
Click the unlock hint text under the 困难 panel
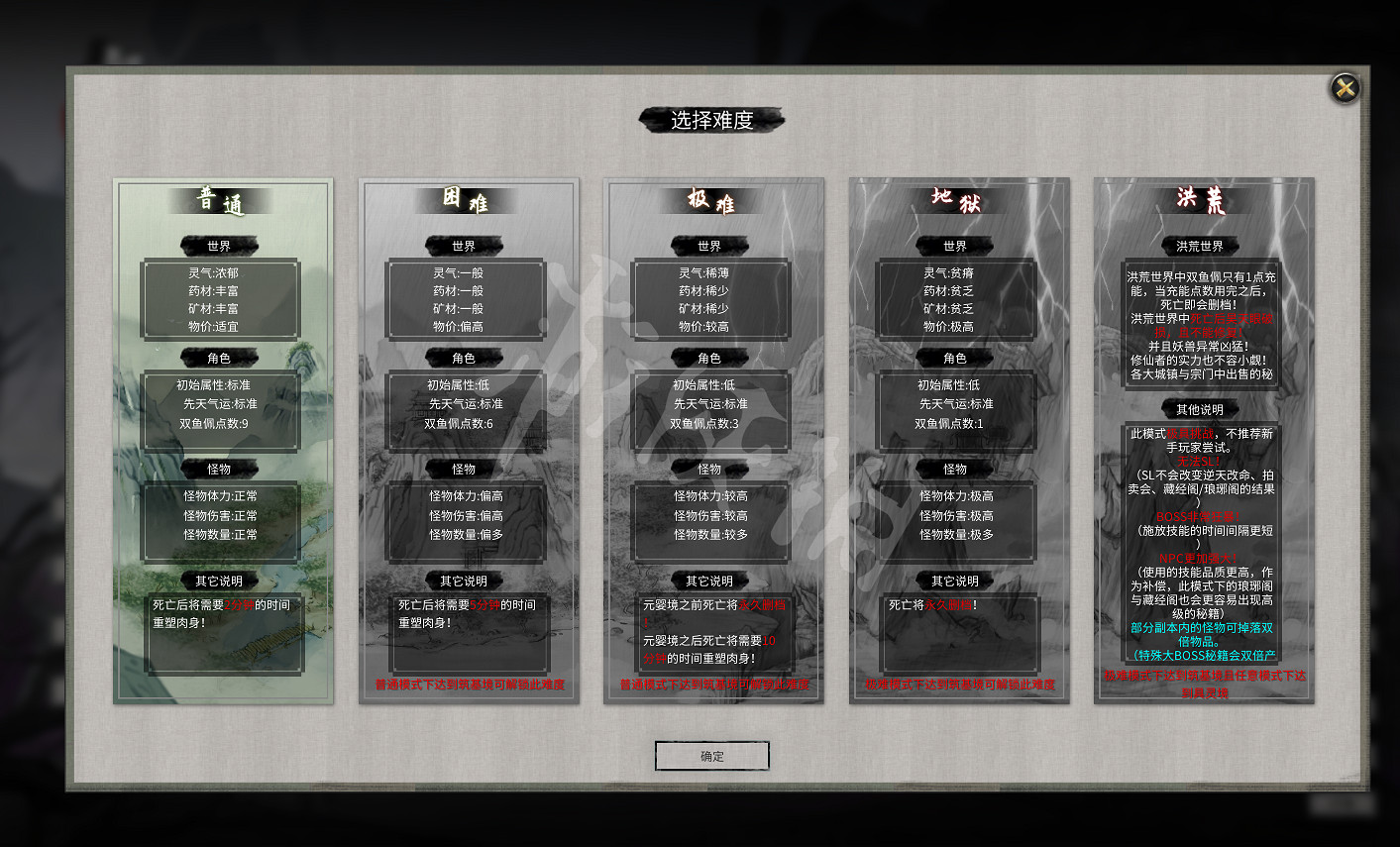(x=469, y=684)
